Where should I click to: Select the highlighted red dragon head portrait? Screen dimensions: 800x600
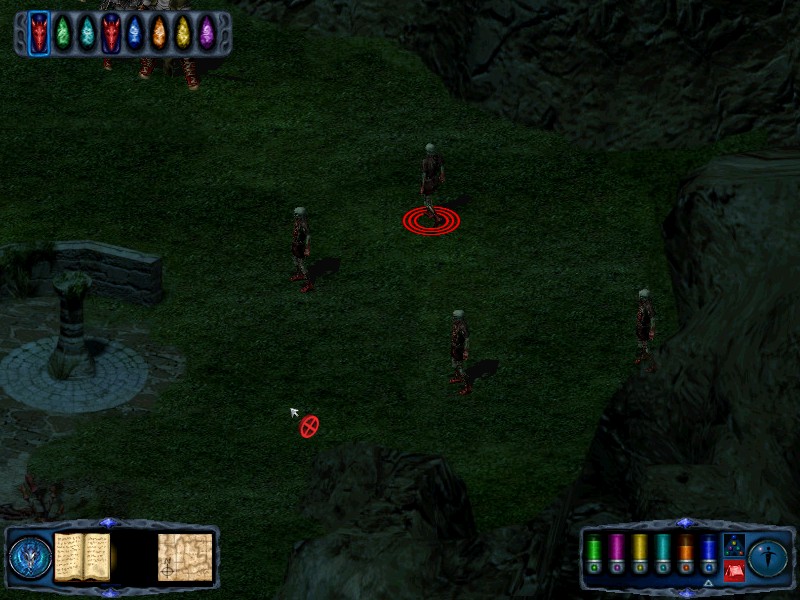coord(39,34)
